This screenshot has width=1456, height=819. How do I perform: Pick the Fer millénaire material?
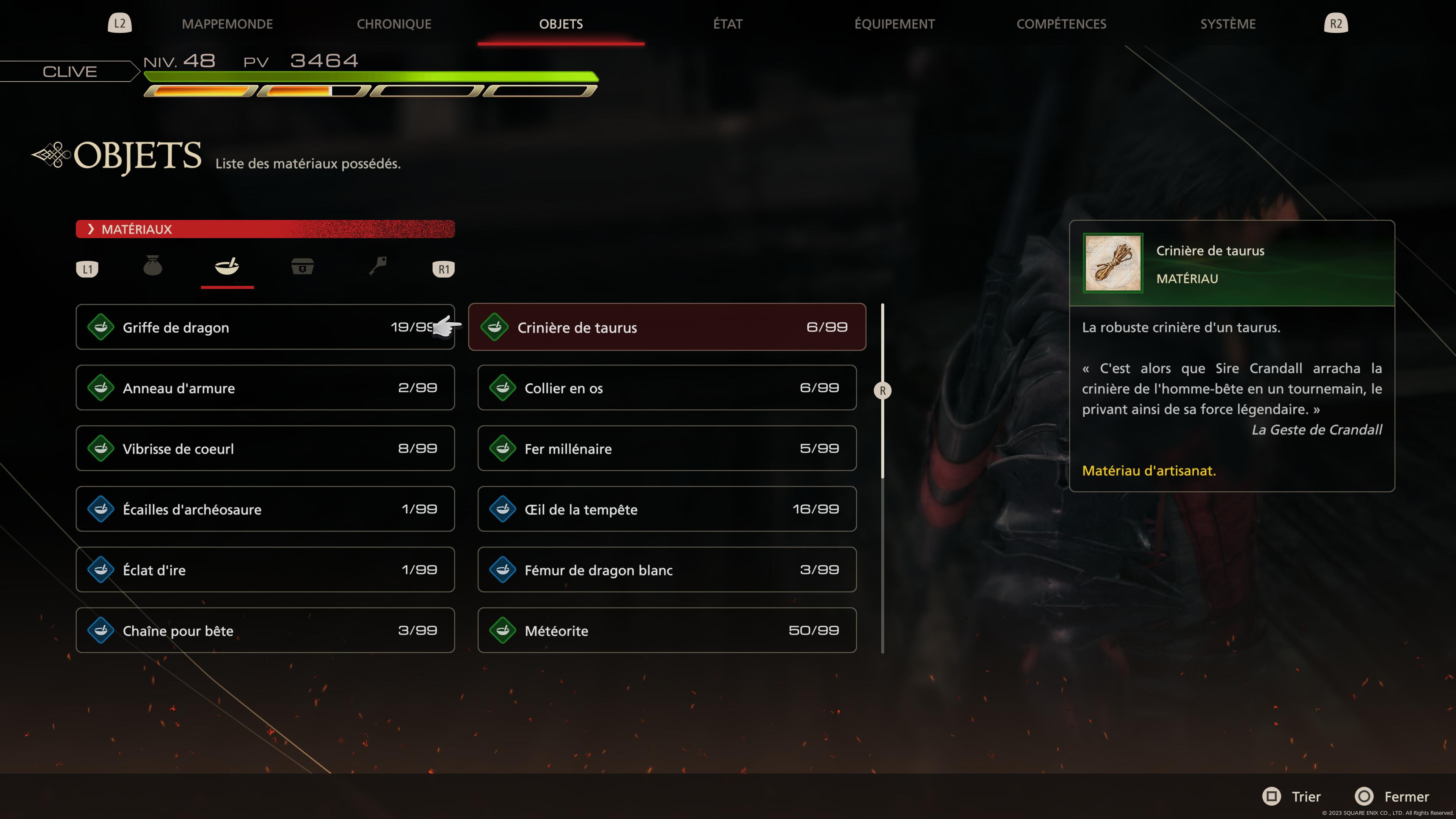(x=667, y=448)
